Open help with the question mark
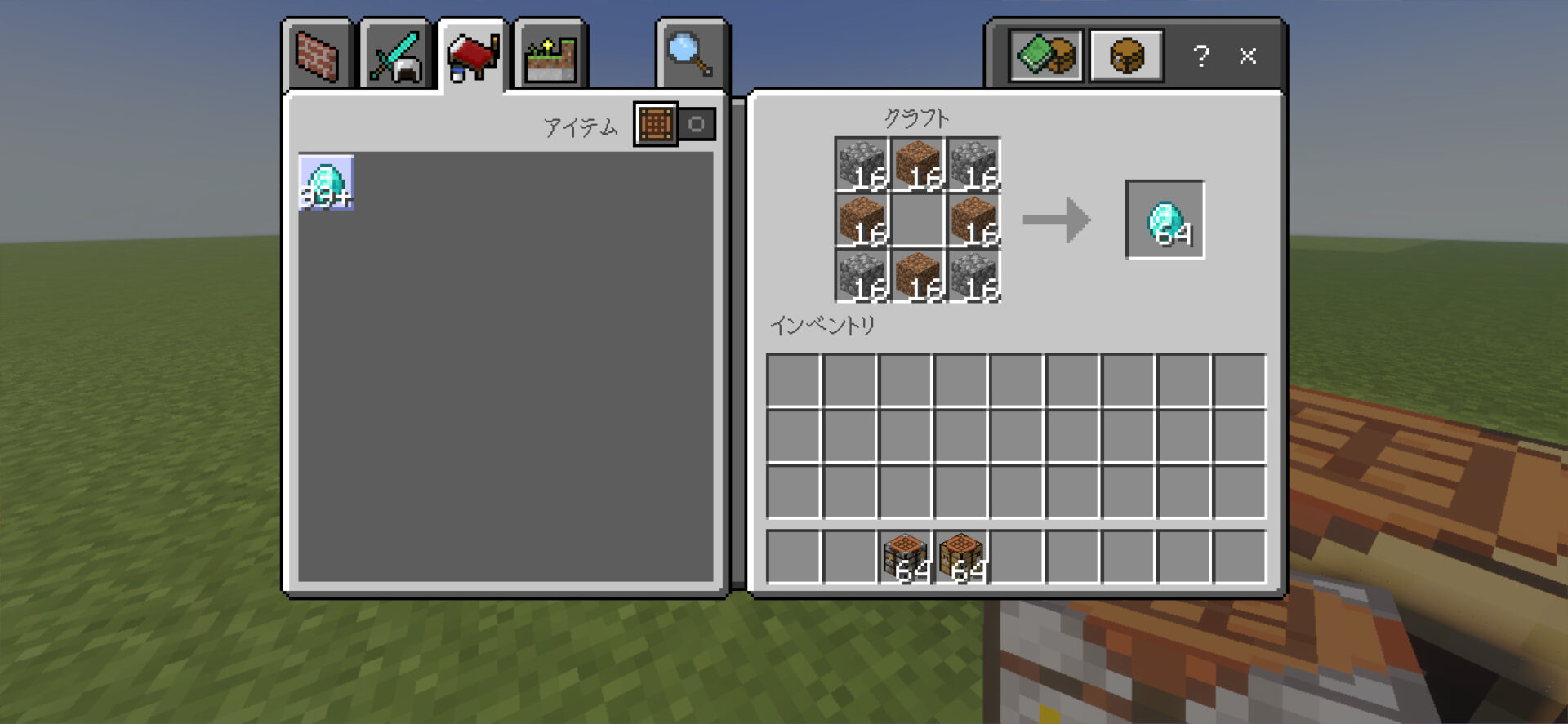The image size is (1568, 724). [x=1200, y=56]
